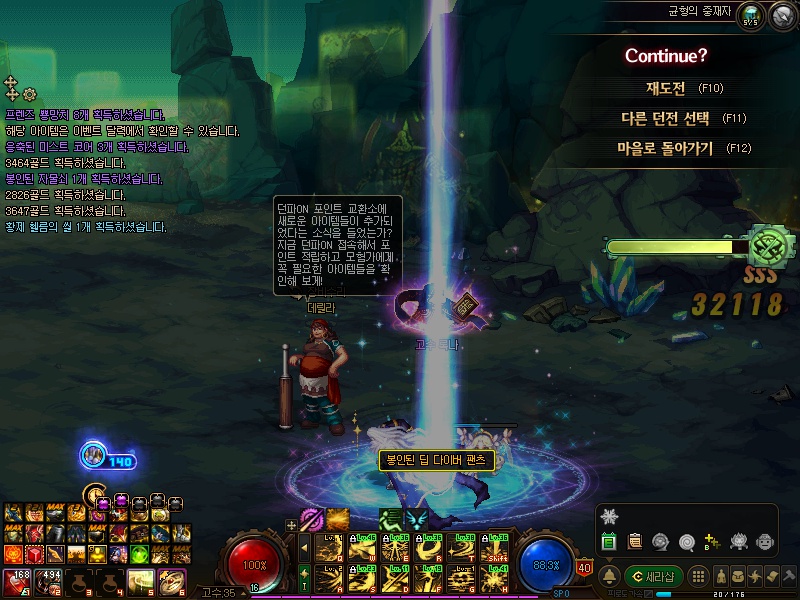Screen dimensions: 800x600
Task: Click the snowflake icon in the menu panel
Action: [610, 516]
